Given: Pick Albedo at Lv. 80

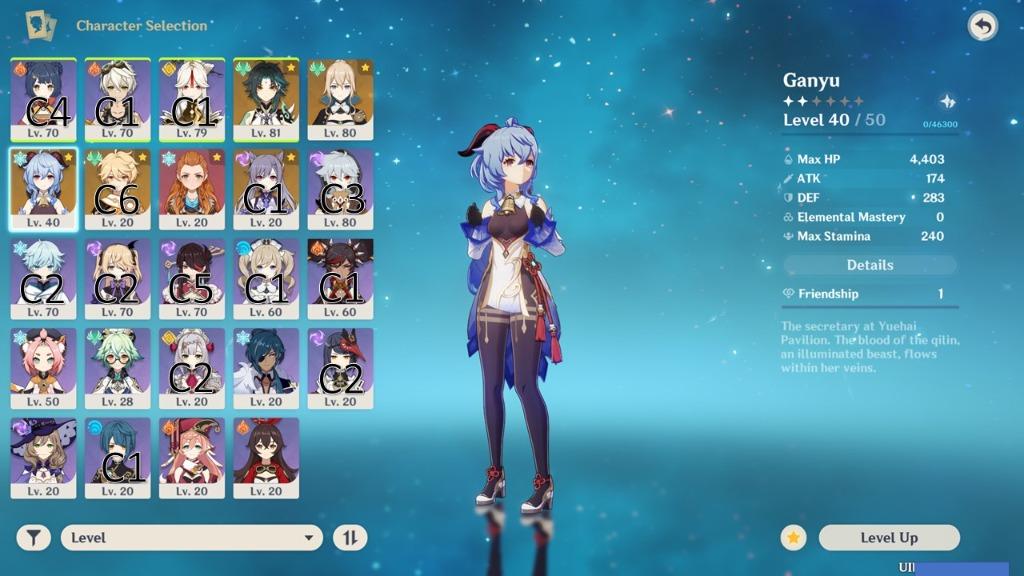Looking at the screenshot, I should pos(340,99).
